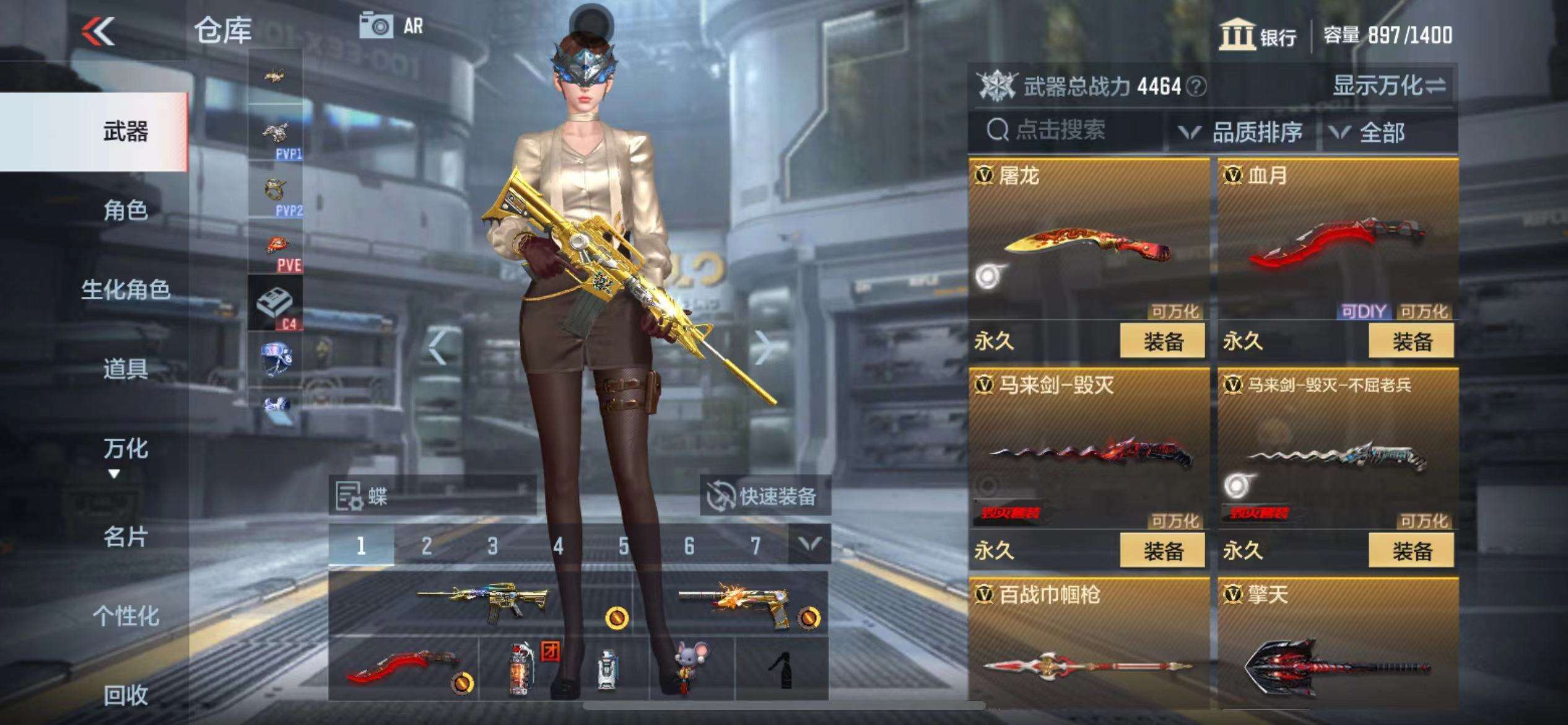
Task: Equip the 马来剑-毁灭-不屈老兵 weapon
Action: click(x=1411, y=551)
